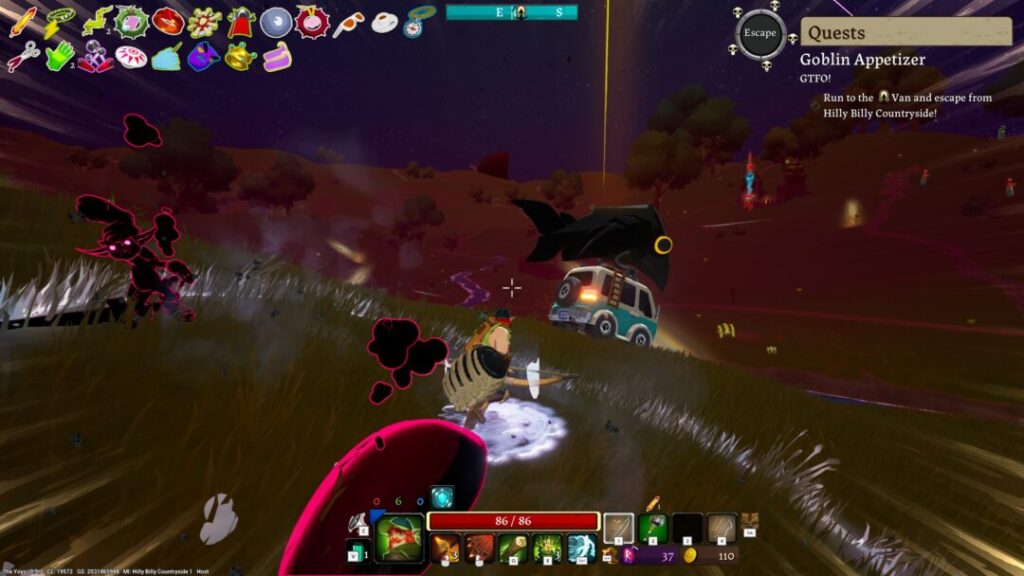
Task: Inspect the green glove relic icon
Action: click(59, 55)
